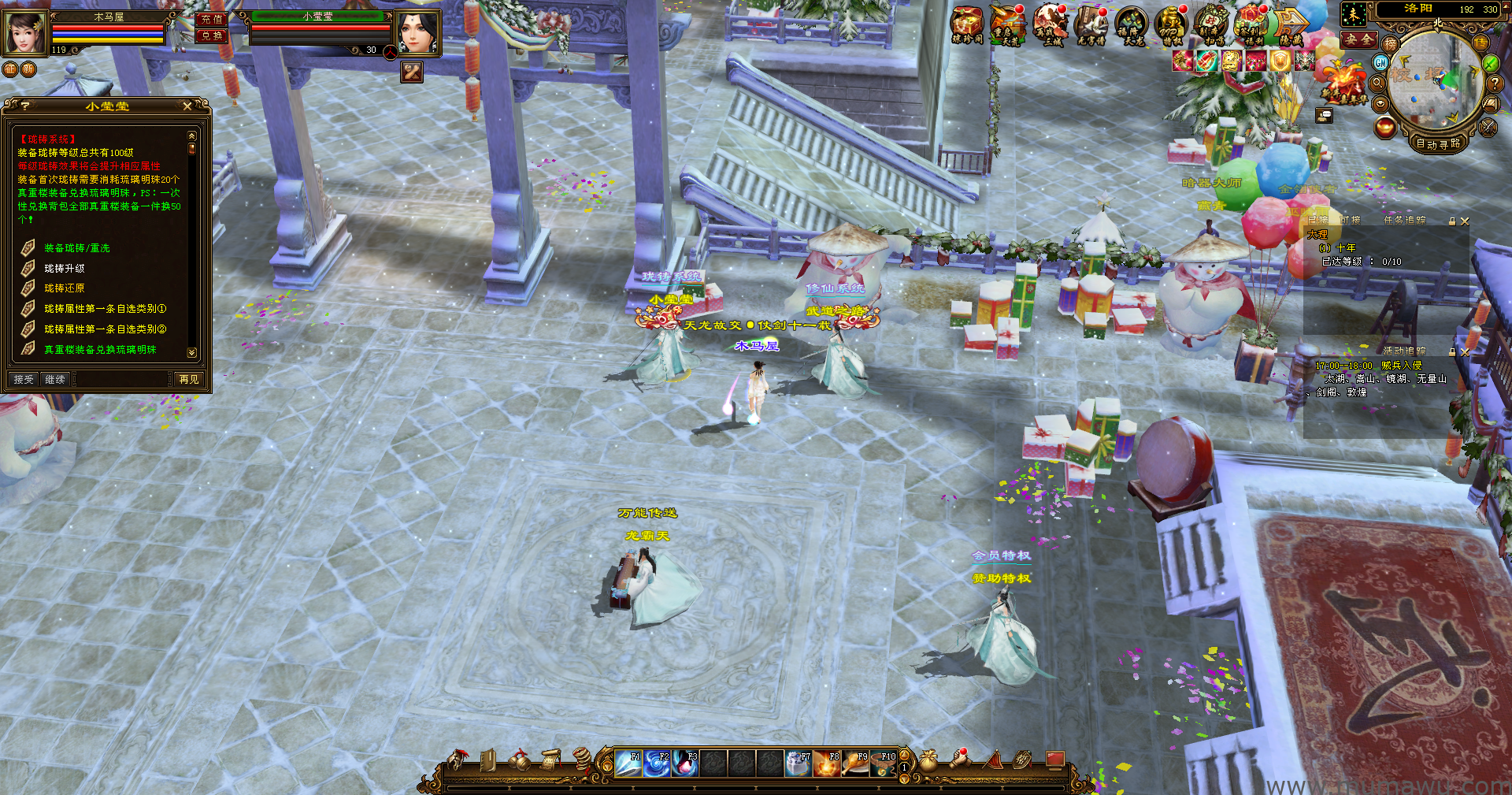This screenshot has width=1512, height=795.
Task: Click the 接受 accept button
Action: pos(24,380)
